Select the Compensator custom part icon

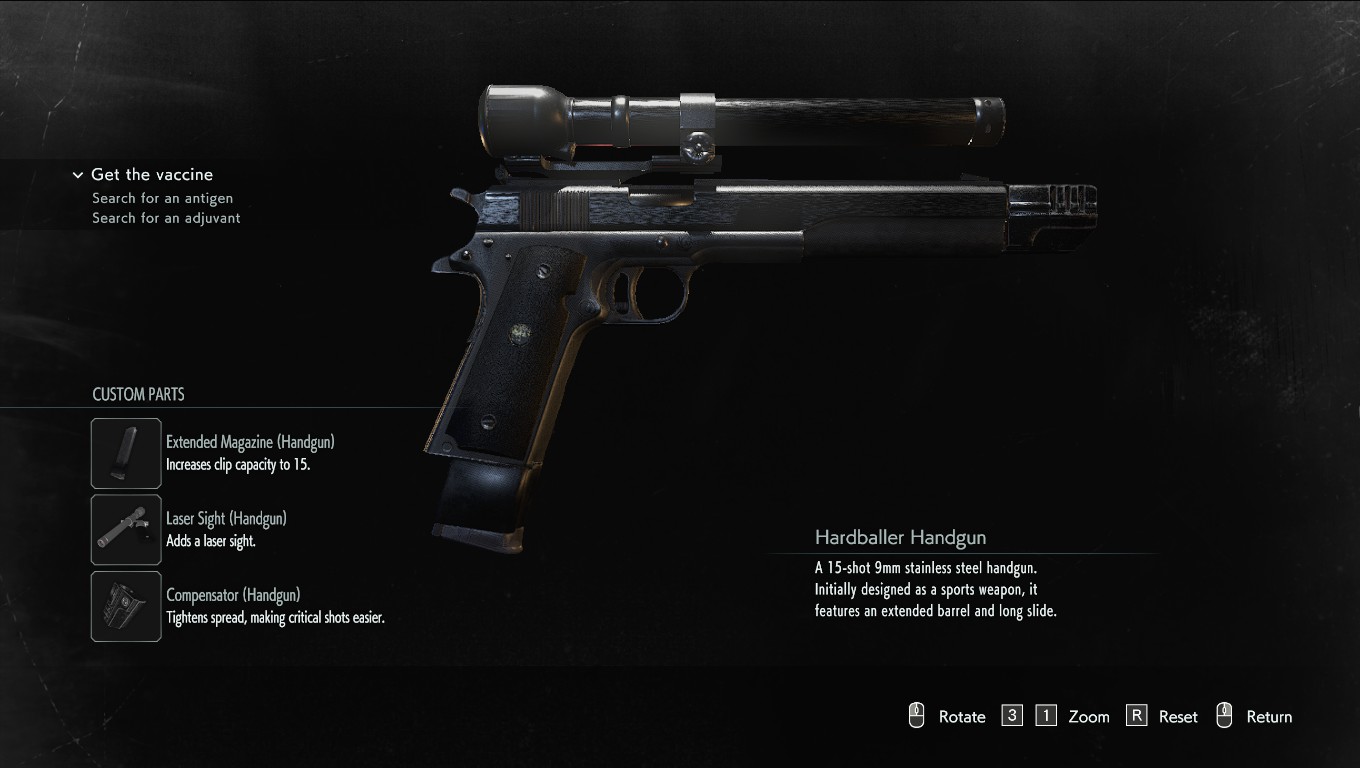point(126,606)
